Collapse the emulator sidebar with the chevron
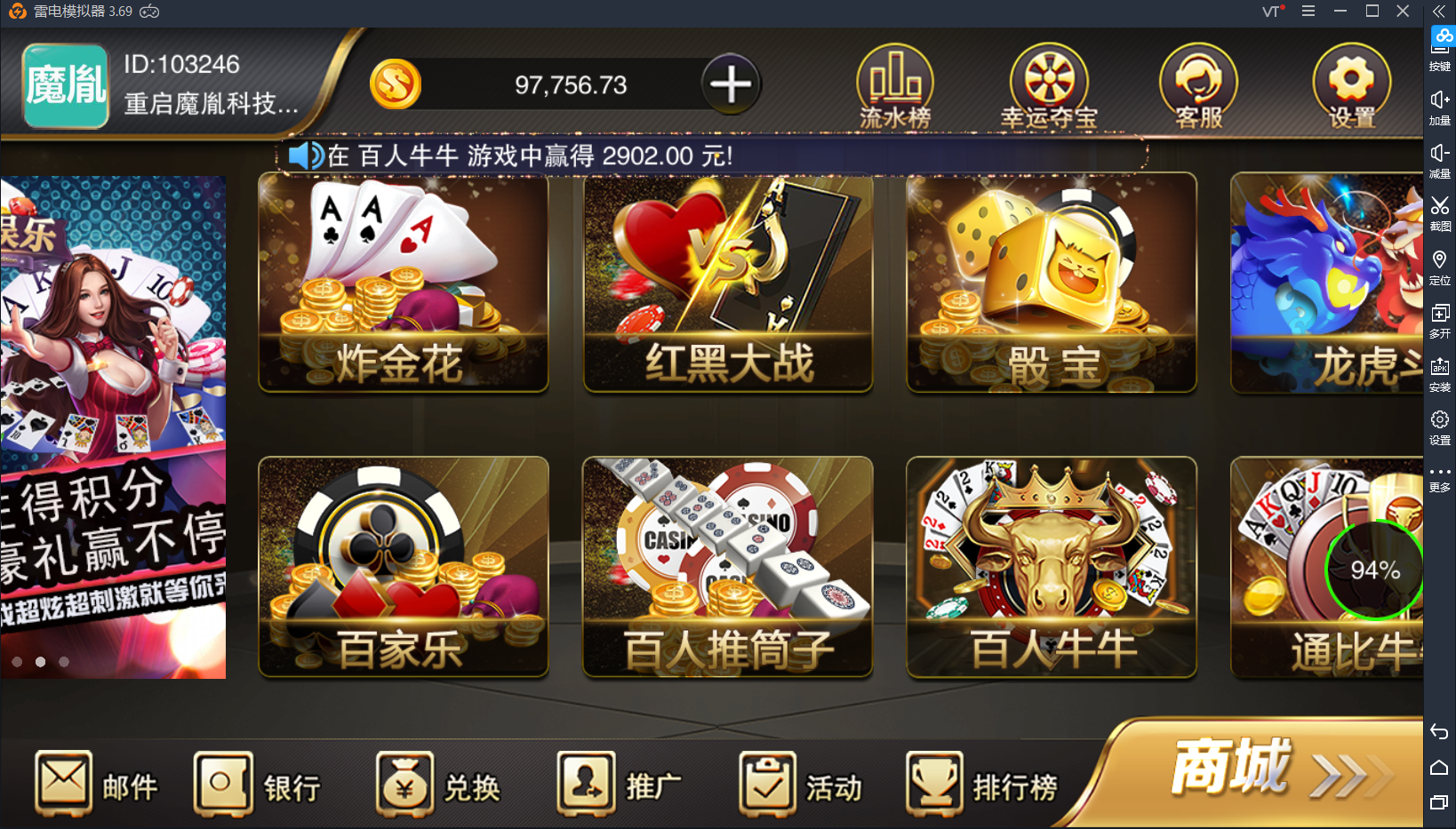Viewport: 1456px width, 829px height. click(x=1439, y=12)
